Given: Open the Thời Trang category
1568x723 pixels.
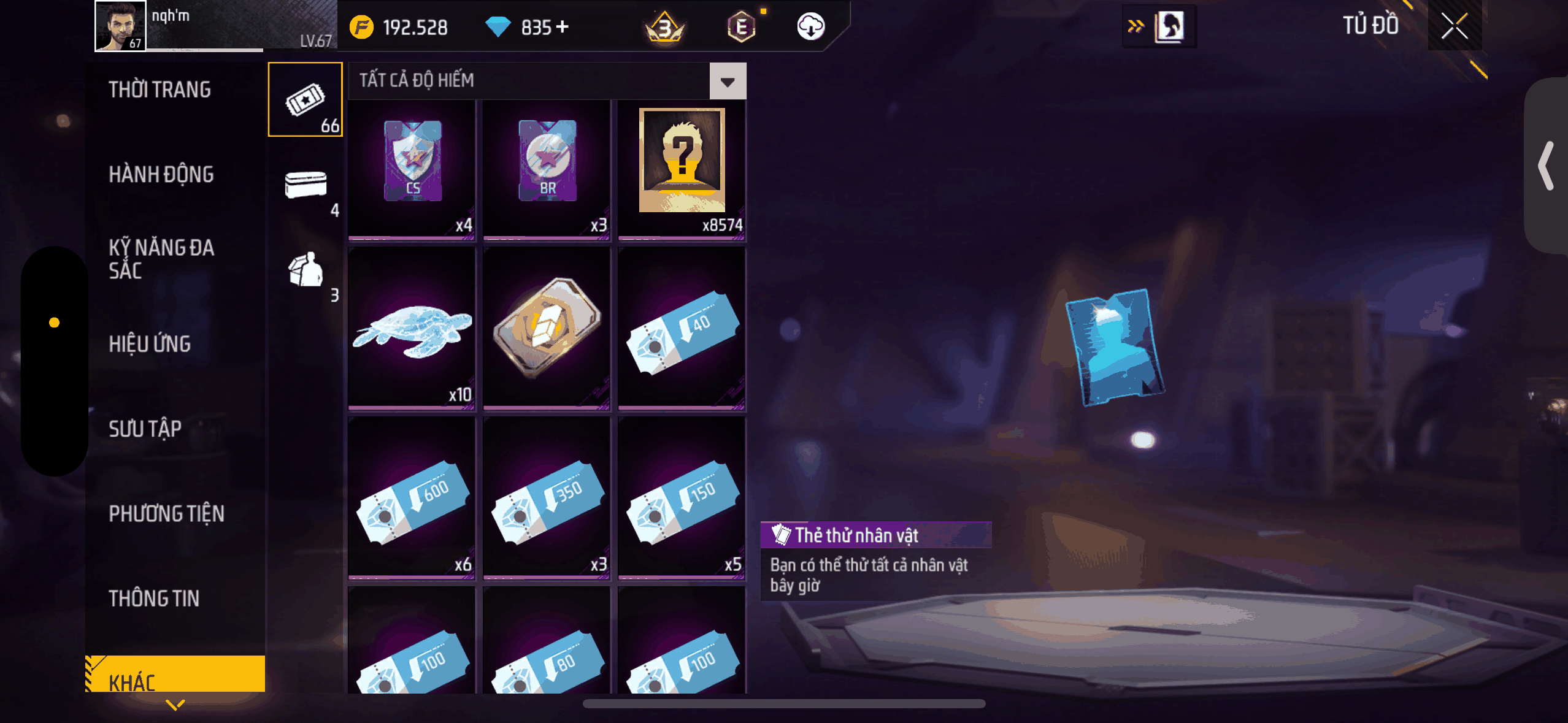Looking at the screenshot, I should coord(160,90).
